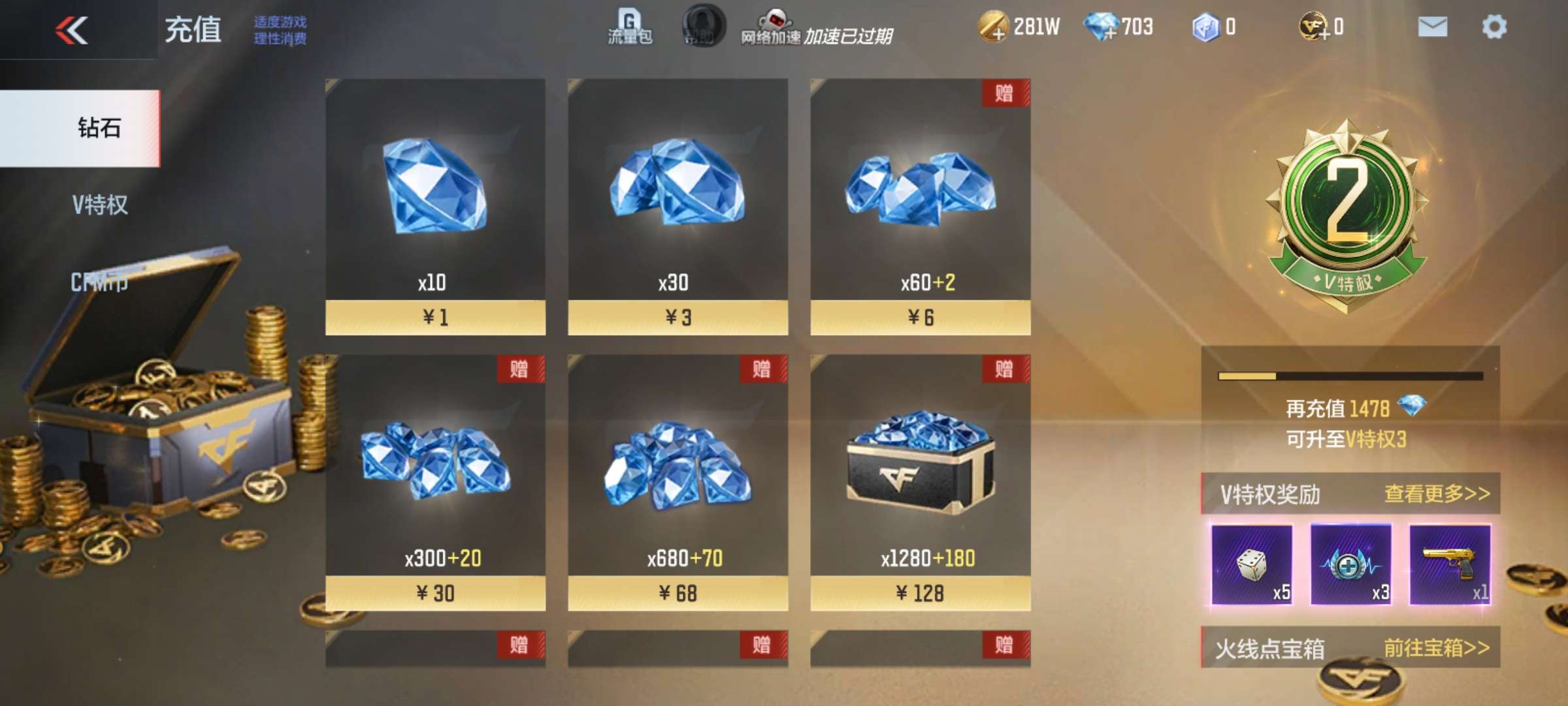Select the 钻石 tab
Image resolution: width=1568 pixels, height=706 pixels.
pyautogui.click(x=99, y=128)
